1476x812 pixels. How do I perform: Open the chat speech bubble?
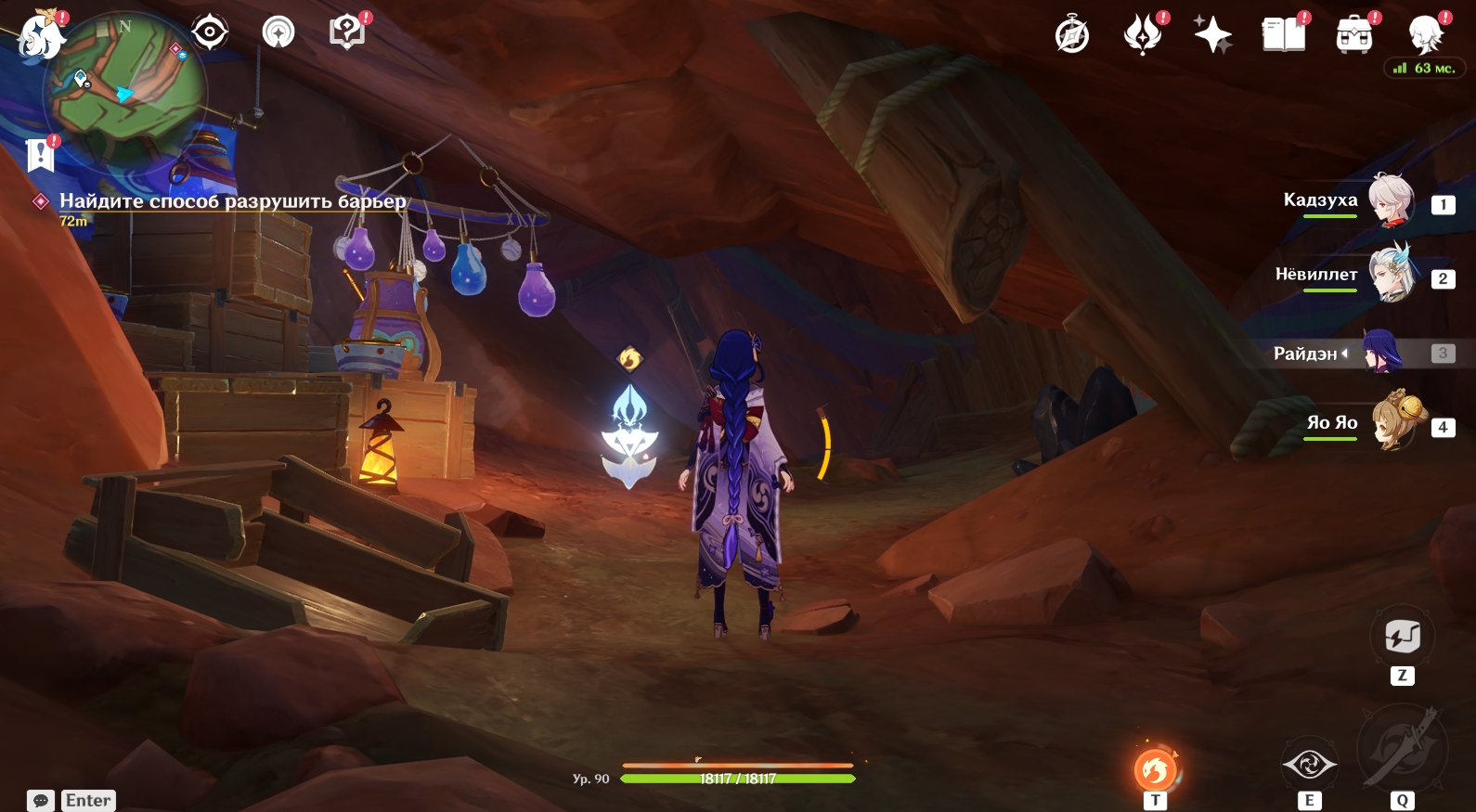point(41,800)
